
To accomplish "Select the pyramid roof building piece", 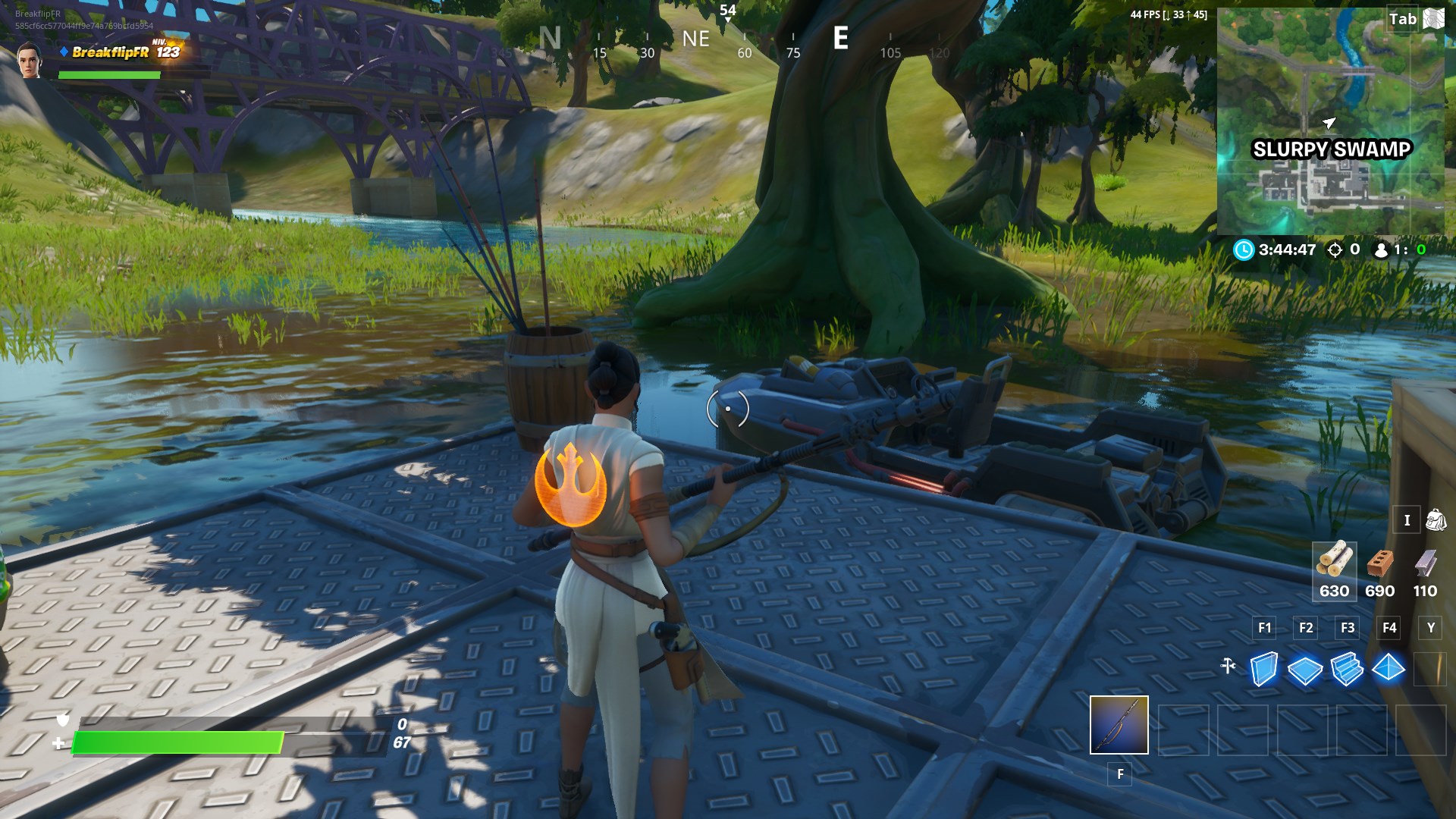I will click(x=1389, y=668).
